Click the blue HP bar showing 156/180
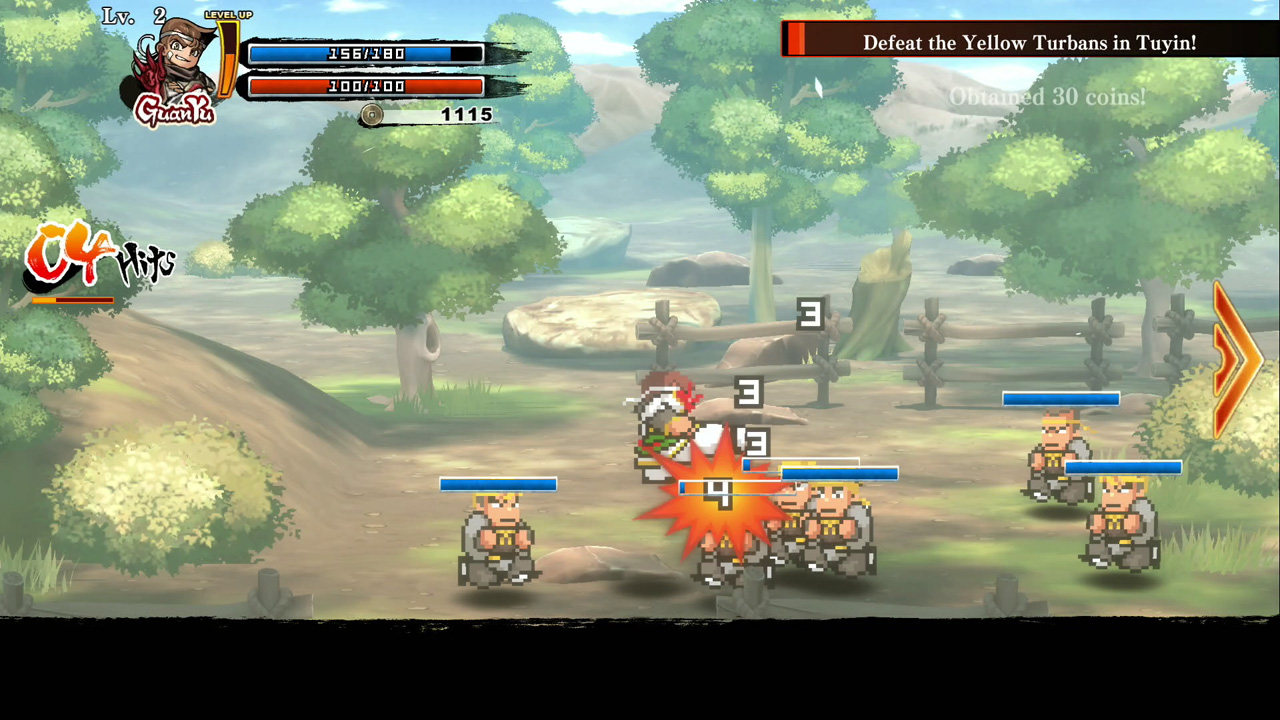Viewport: 1280px width, 720px height. pos(367,53)
